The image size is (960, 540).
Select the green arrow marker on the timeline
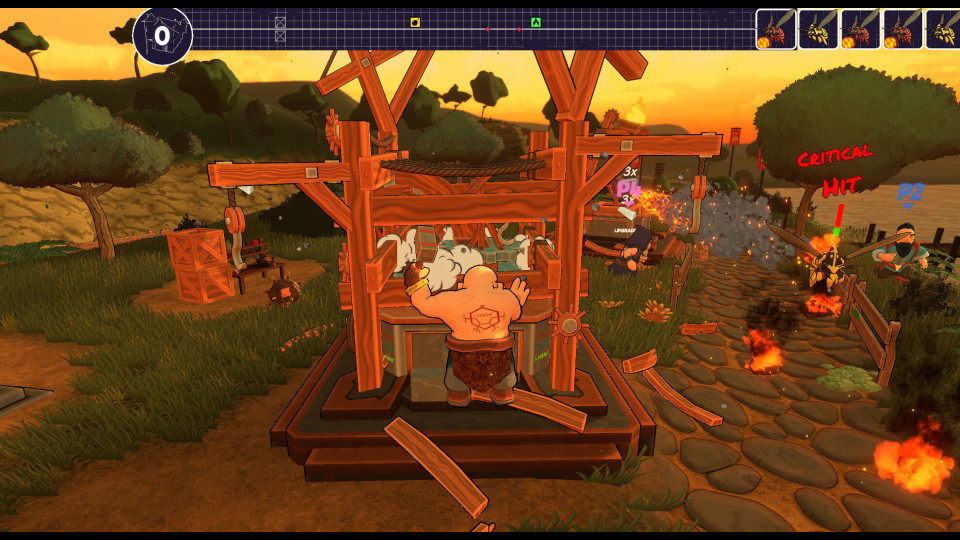pyautogui.click(x=536, y=22)
